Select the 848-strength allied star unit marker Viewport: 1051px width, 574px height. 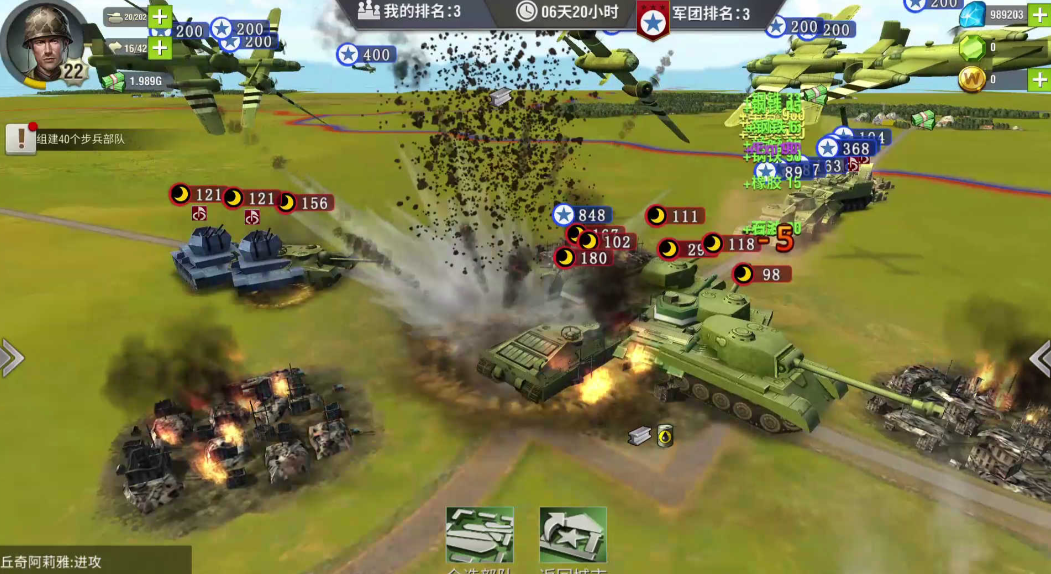pos(581,215)
